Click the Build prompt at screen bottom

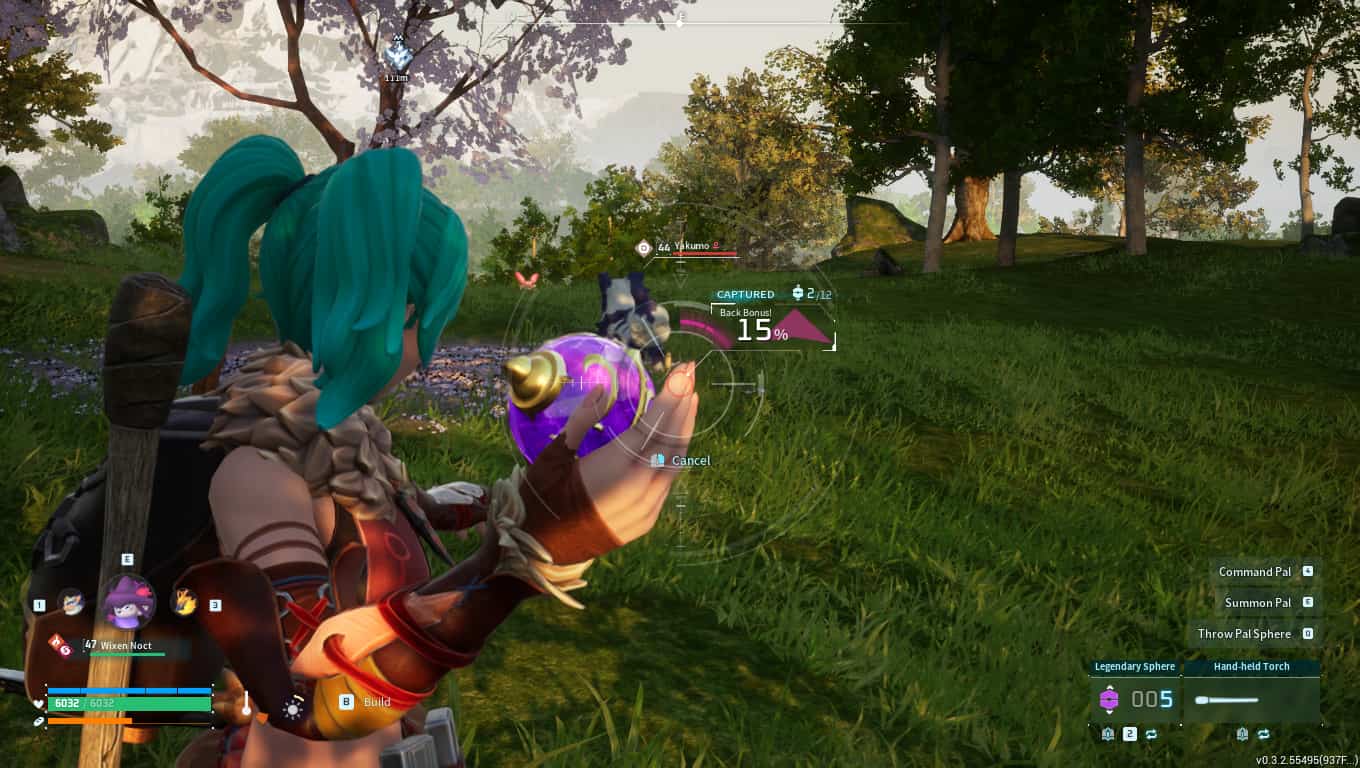pyautogui.click(x=358, y=701)
